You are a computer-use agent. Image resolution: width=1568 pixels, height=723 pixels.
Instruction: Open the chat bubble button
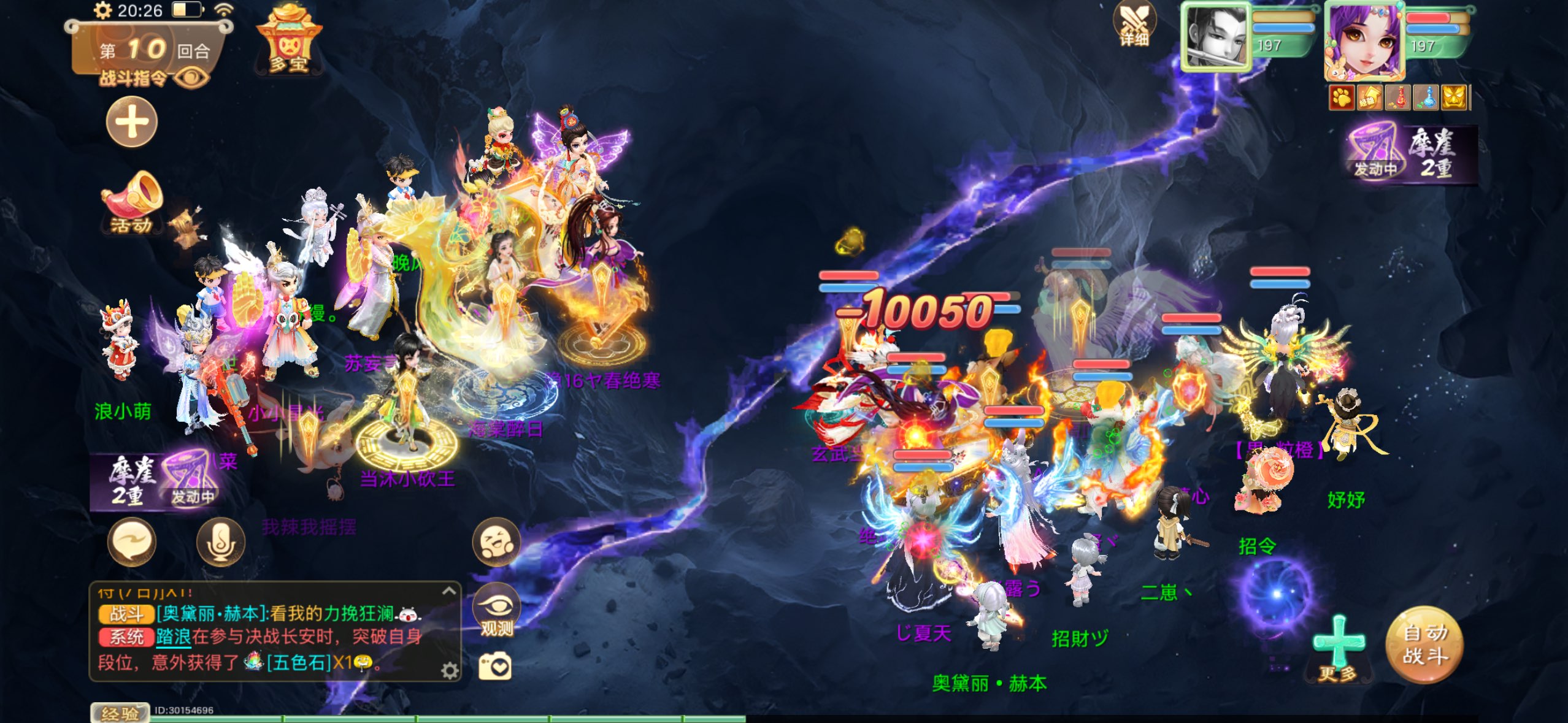[132, 542]
